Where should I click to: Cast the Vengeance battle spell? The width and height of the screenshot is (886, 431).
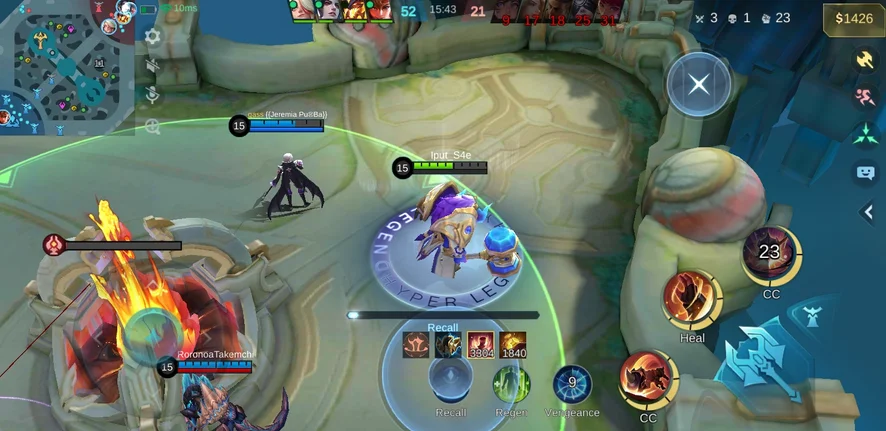click(572, 384)
